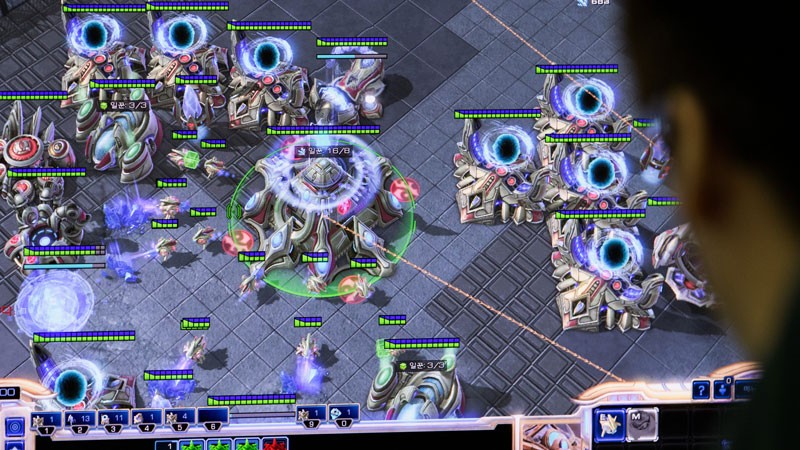This screenshot has width=800, height=450.
Task: Click the round minimap signal button
Action: [x=14, y=427]
